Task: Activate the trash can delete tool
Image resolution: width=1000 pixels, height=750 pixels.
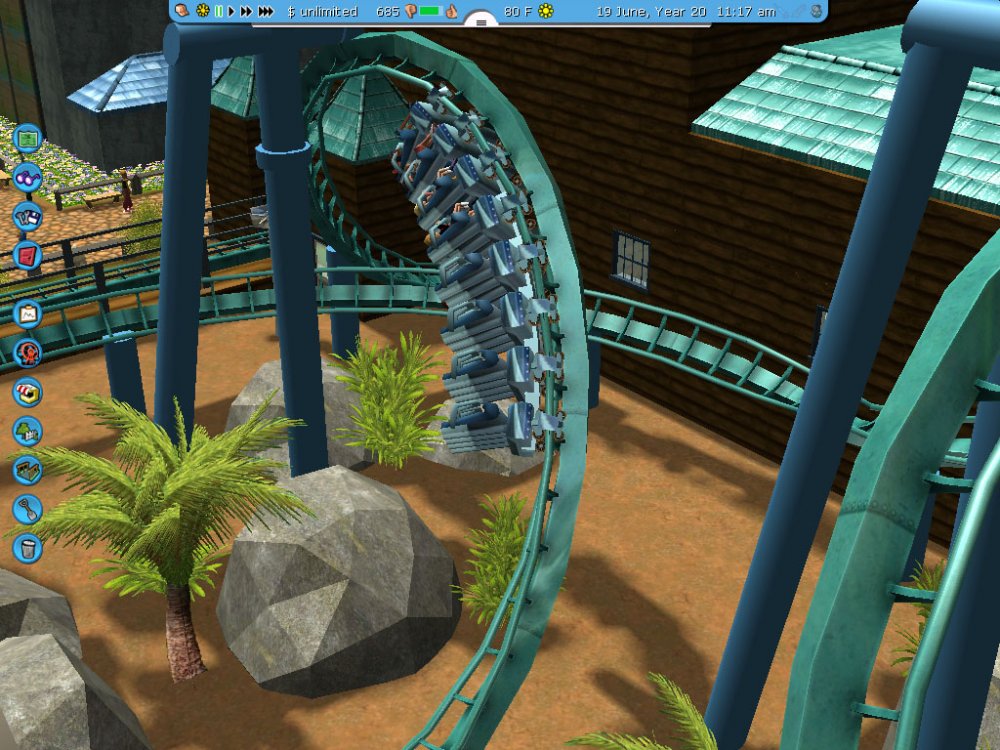Action: point(27,548)
